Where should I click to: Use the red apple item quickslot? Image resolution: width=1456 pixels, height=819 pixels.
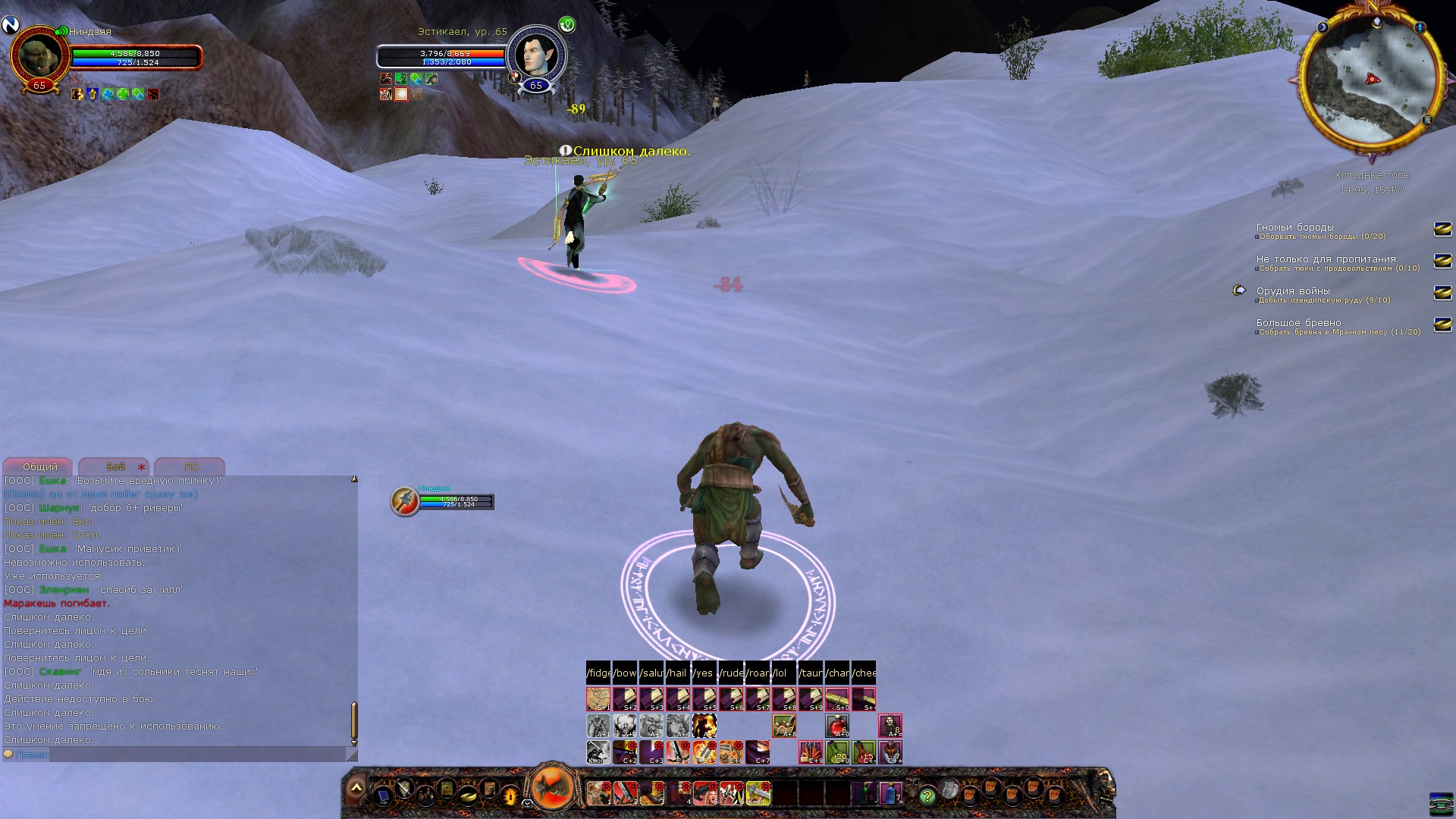[837, 726]
